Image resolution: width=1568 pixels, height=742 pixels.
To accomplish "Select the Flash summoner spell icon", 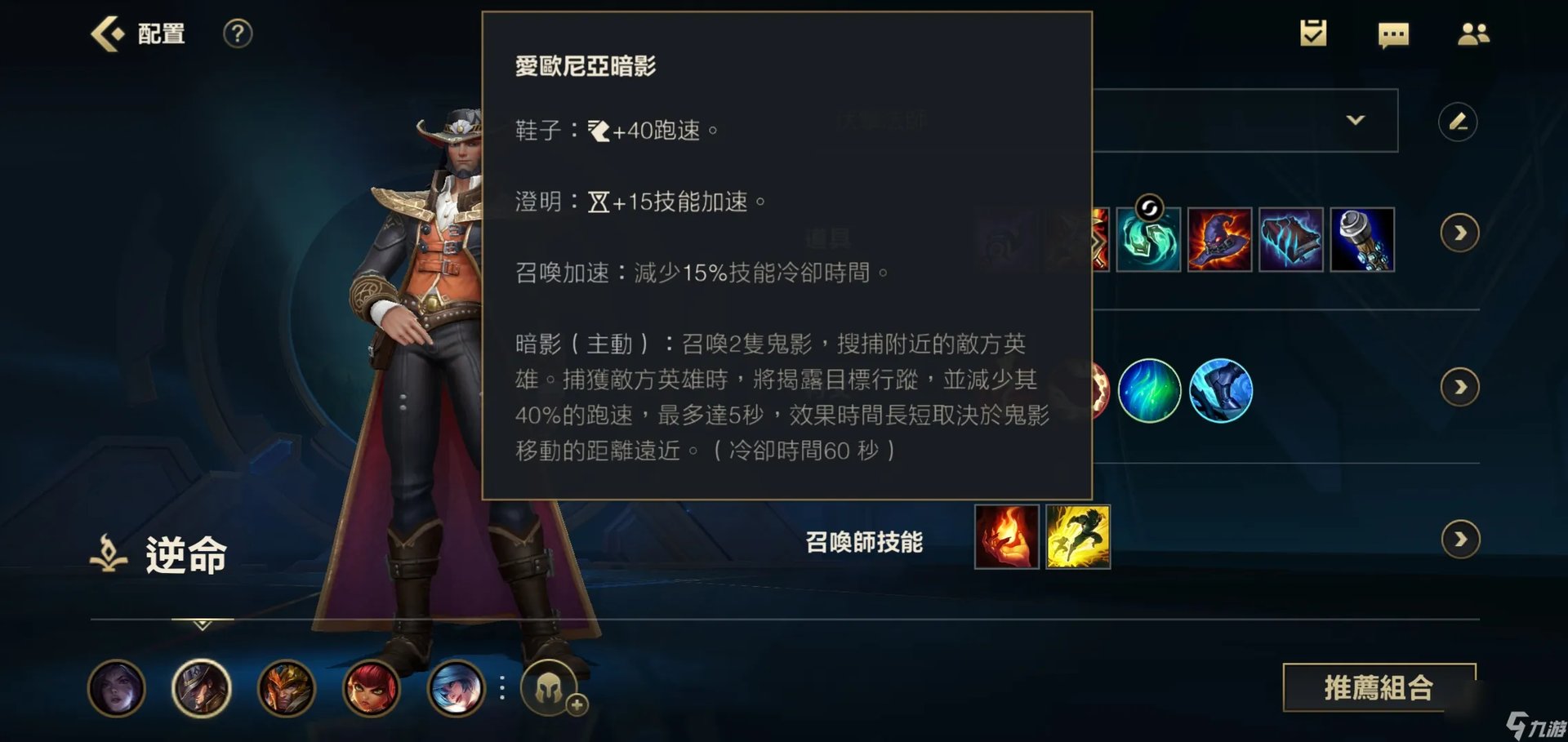I will [1078, 537].
